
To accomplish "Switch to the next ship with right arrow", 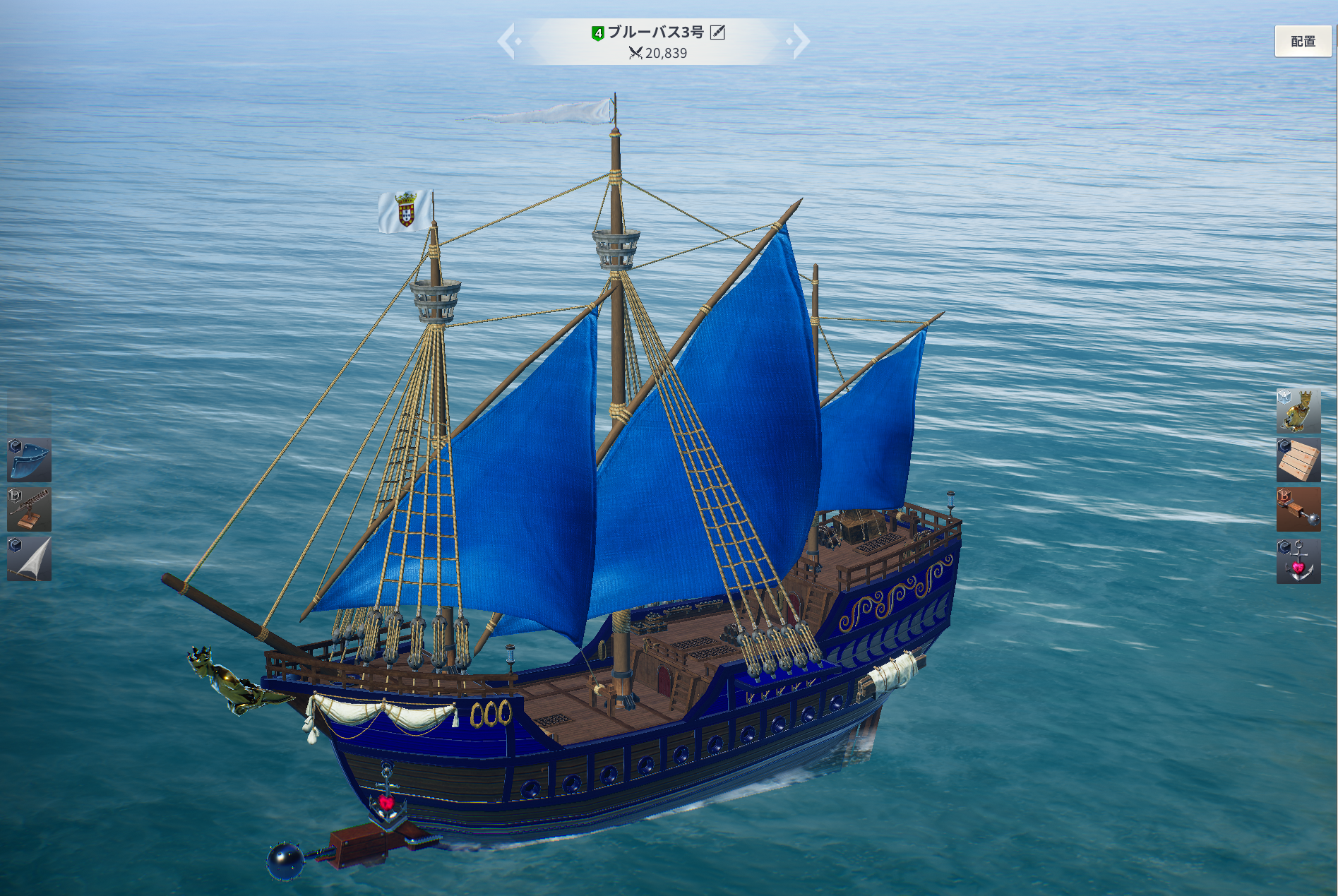I will click(800, 41).
